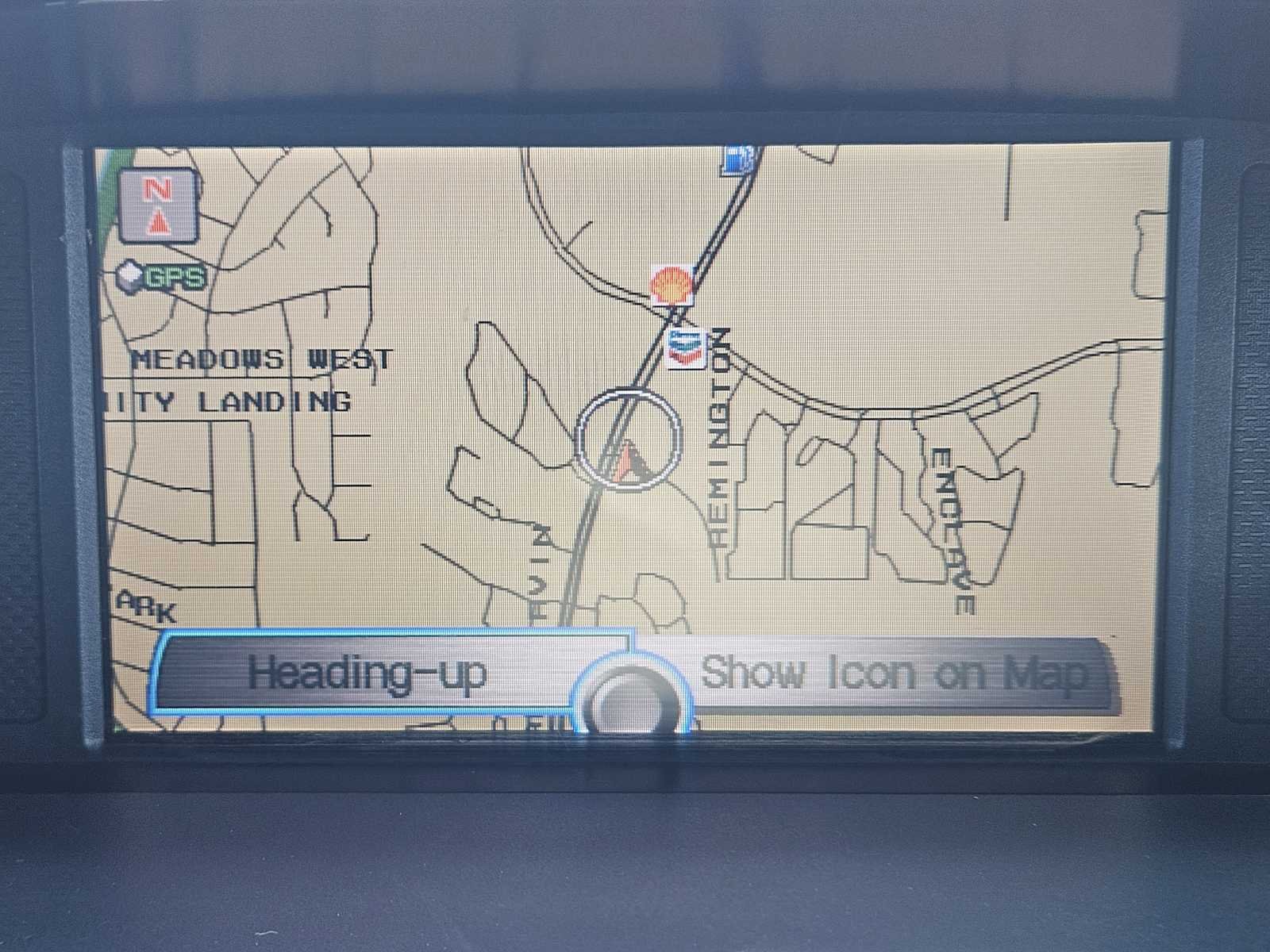This screenshot has height=952, width=1270.
Task: Choose the Show Icon on Map option
Action: pos(893,674)
